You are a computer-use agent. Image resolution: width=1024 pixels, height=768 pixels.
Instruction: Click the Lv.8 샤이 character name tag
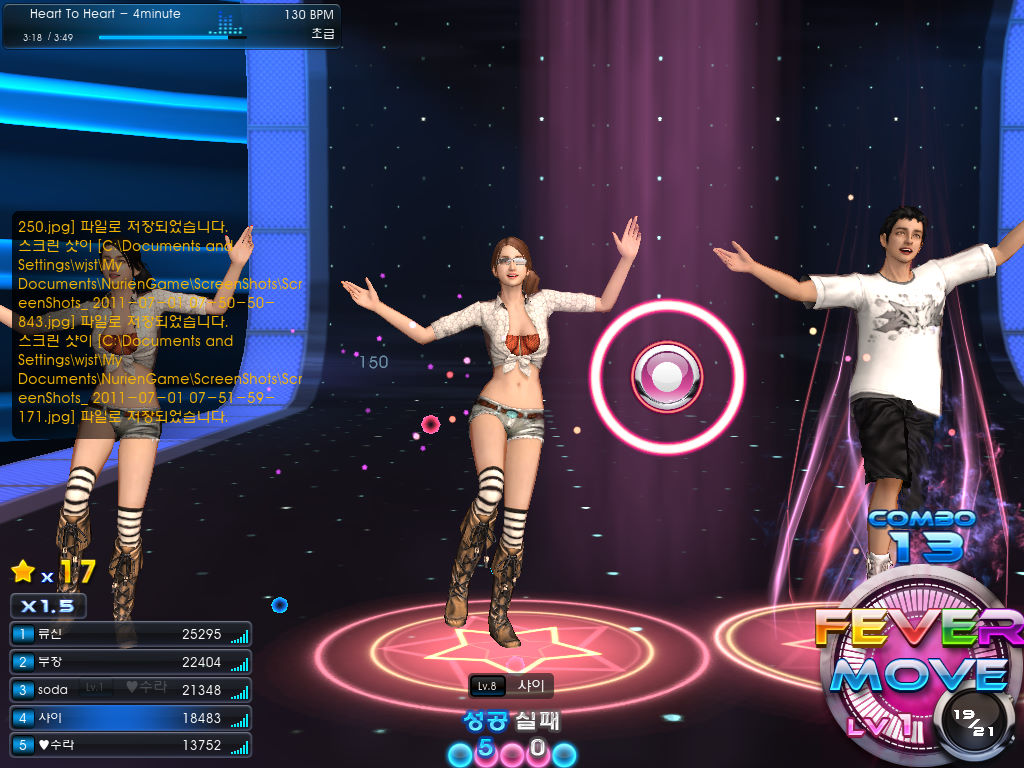tap(511, 686)
